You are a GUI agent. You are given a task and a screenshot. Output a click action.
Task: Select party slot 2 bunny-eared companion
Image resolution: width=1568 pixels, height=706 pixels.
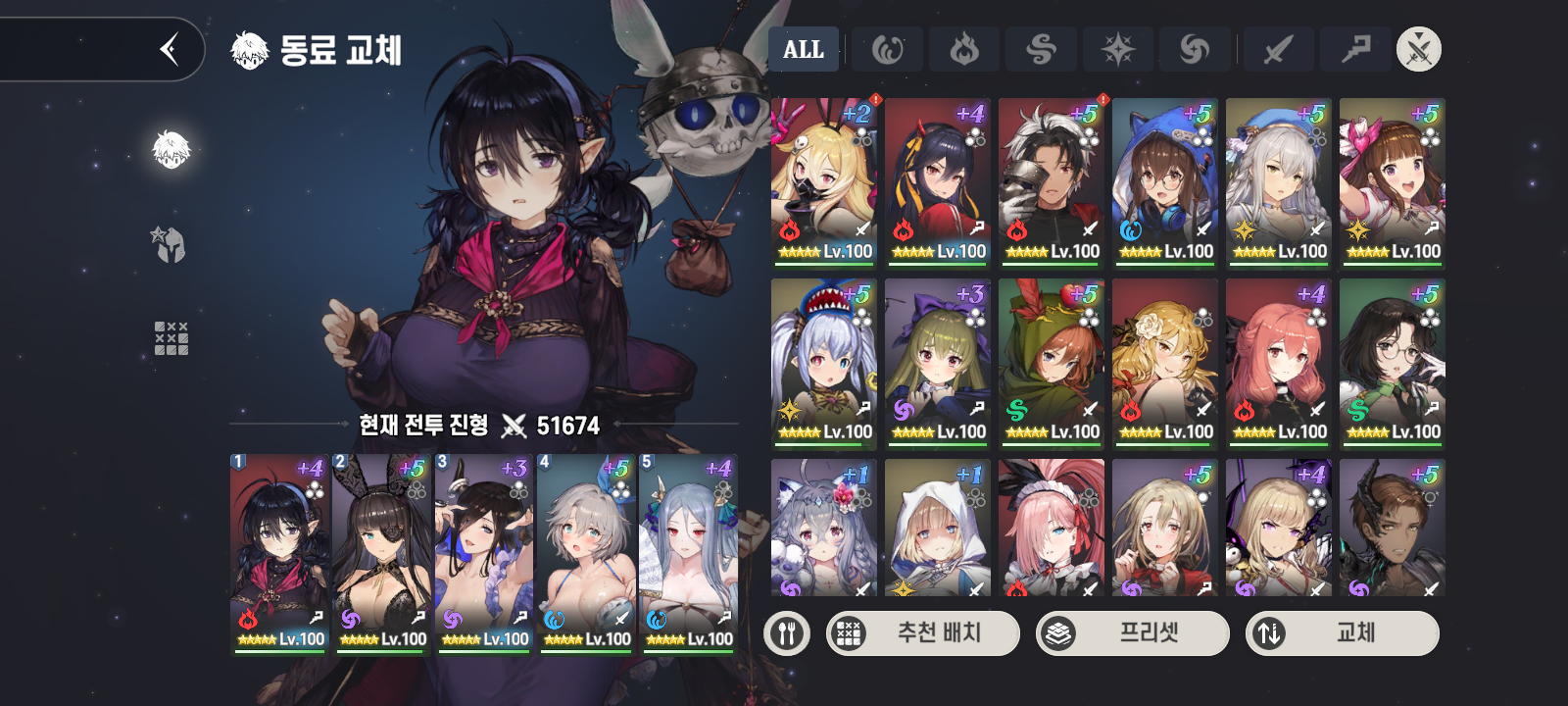pyautogui.click(x=382, y=554)
